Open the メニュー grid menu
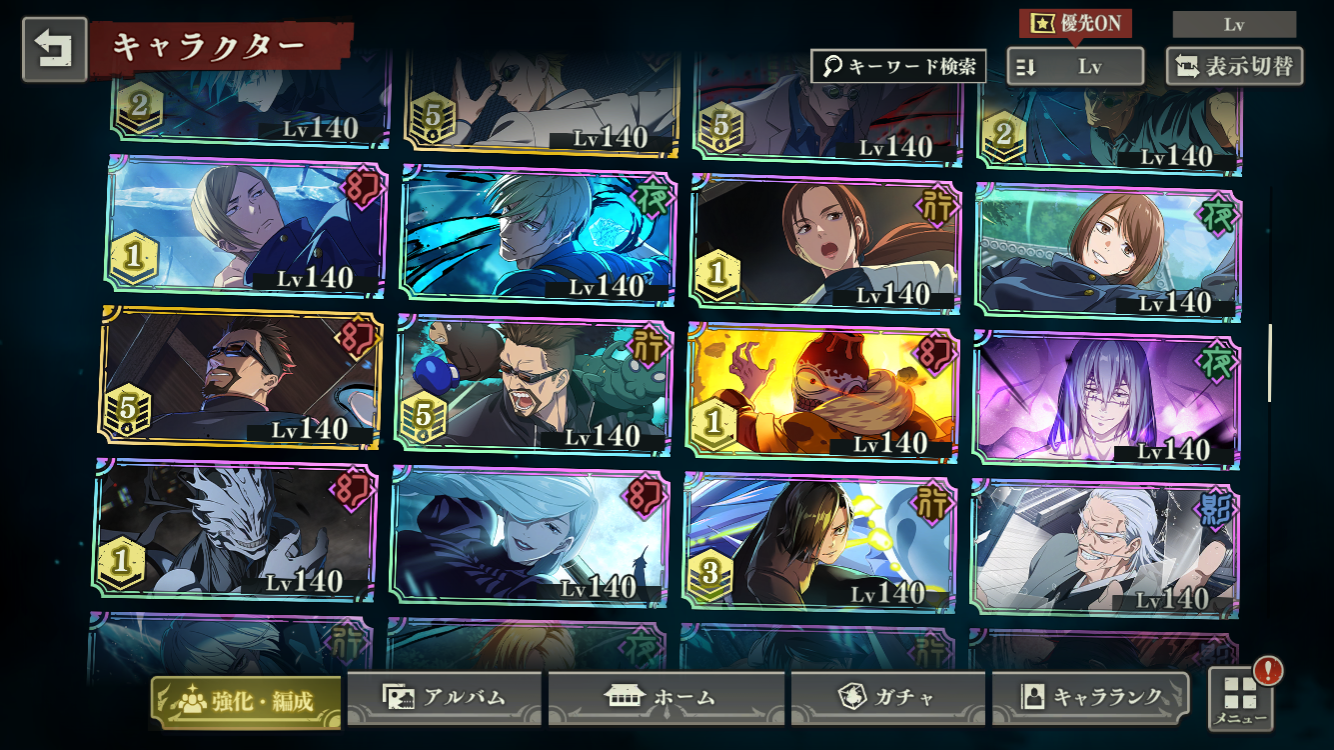The height and width of the screenshot is (750, 1334). [x=1241, y=698]
